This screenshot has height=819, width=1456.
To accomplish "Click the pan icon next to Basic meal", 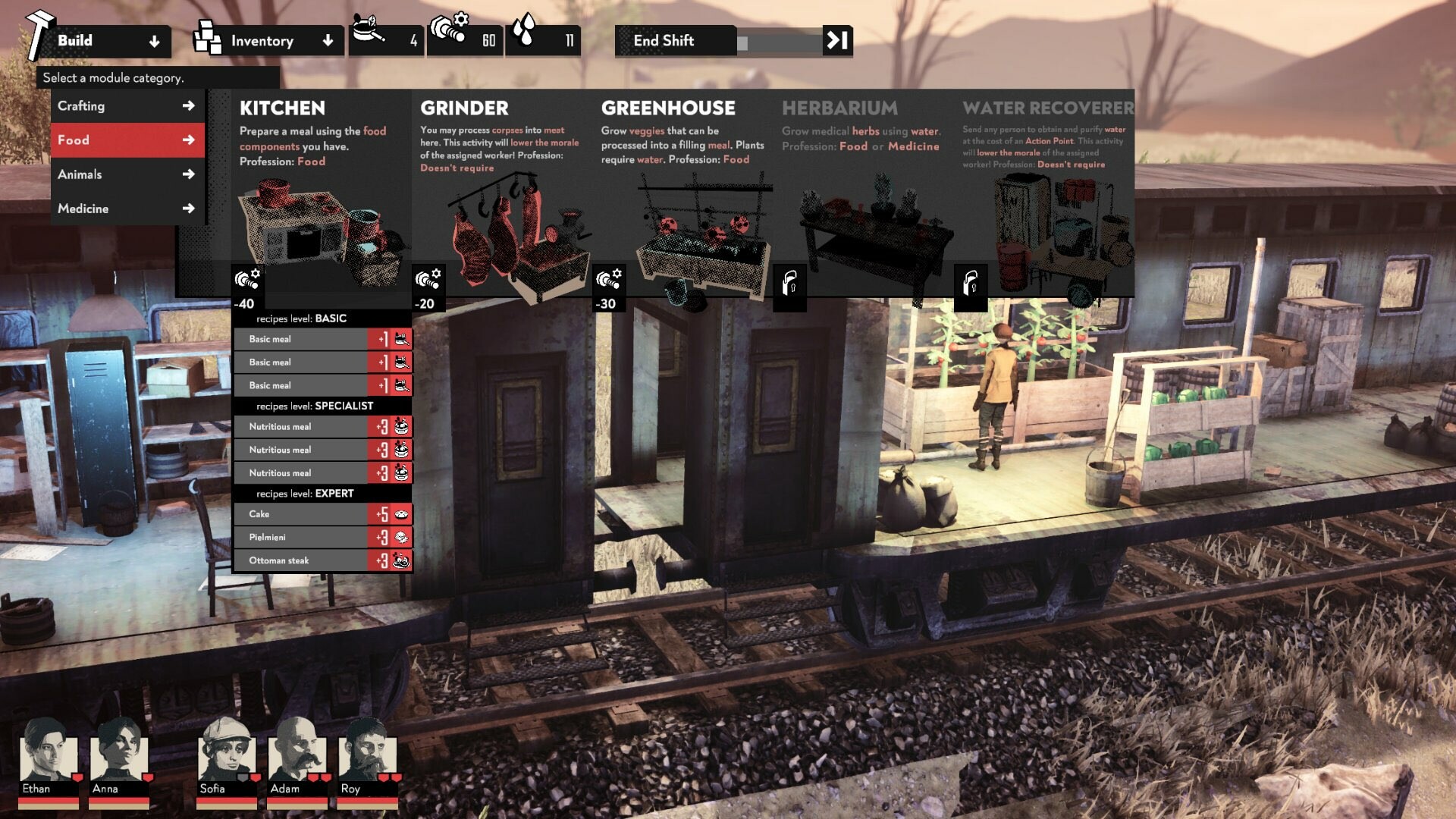I will [400, 339].
